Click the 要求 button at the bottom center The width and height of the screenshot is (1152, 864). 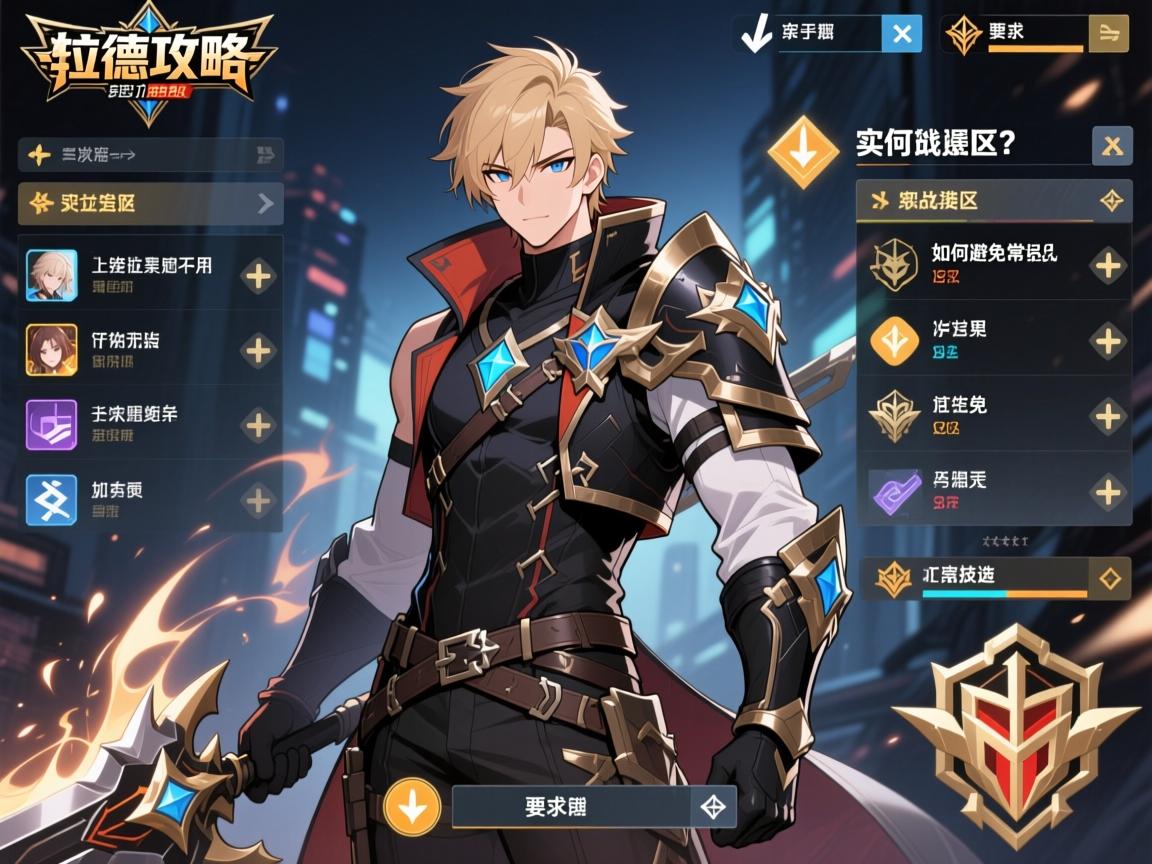(572, 807)
